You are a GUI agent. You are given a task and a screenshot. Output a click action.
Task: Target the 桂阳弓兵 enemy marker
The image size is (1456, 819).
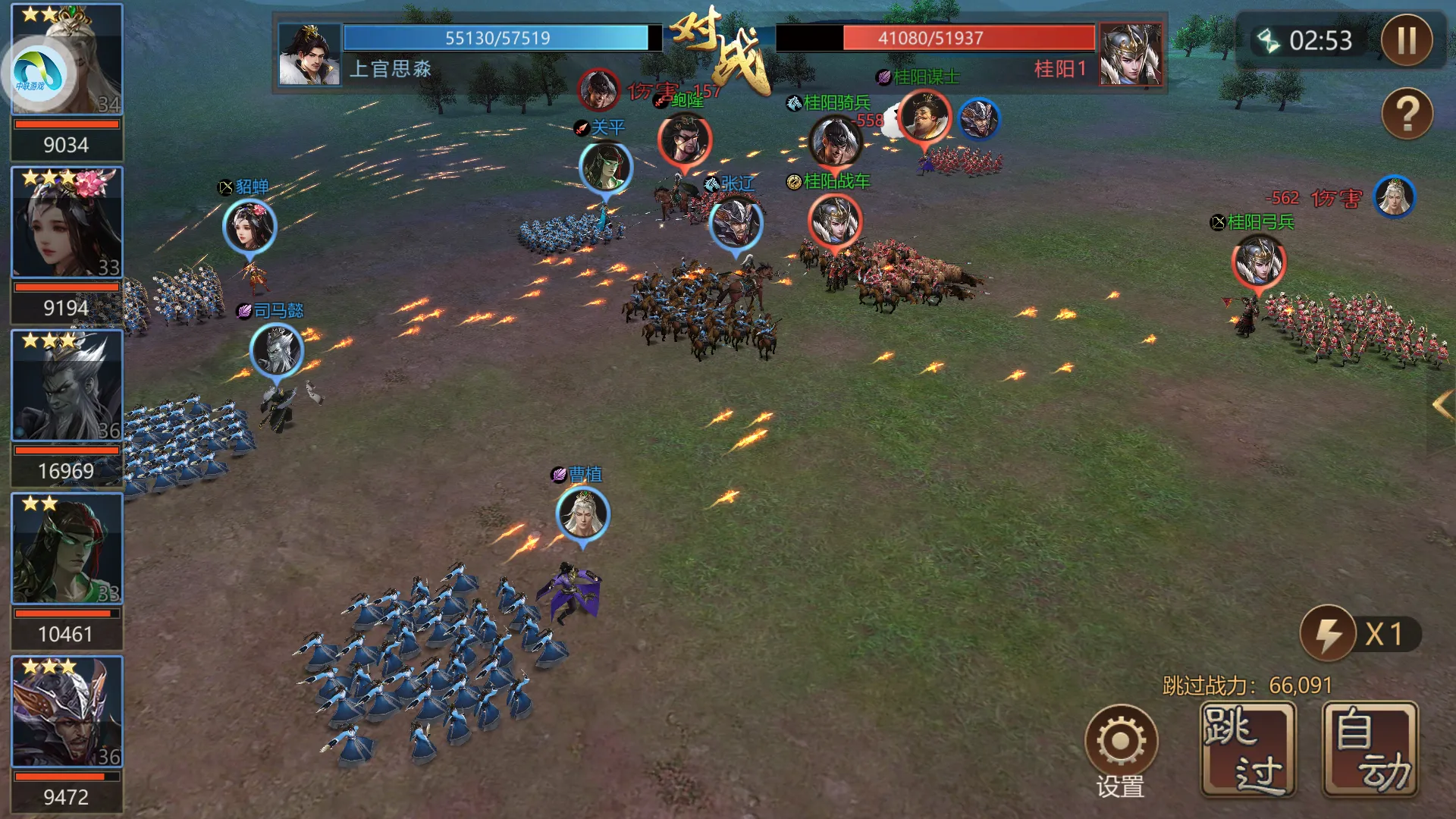coord(1258,262)
